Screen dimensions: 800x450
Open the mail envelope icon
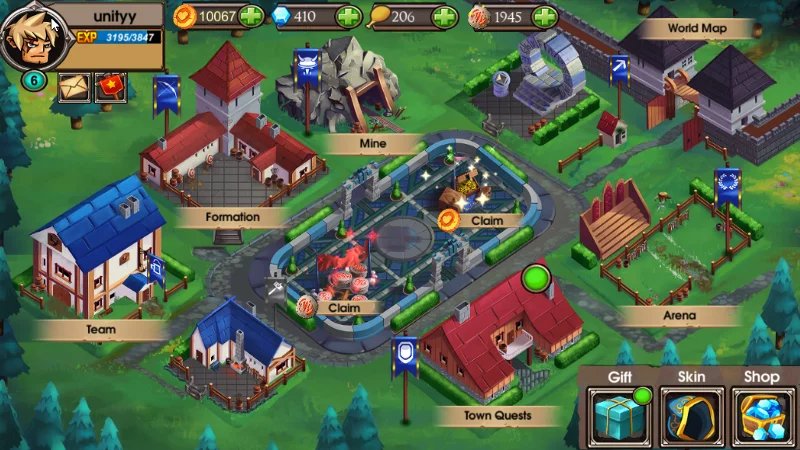click(73, 87)
